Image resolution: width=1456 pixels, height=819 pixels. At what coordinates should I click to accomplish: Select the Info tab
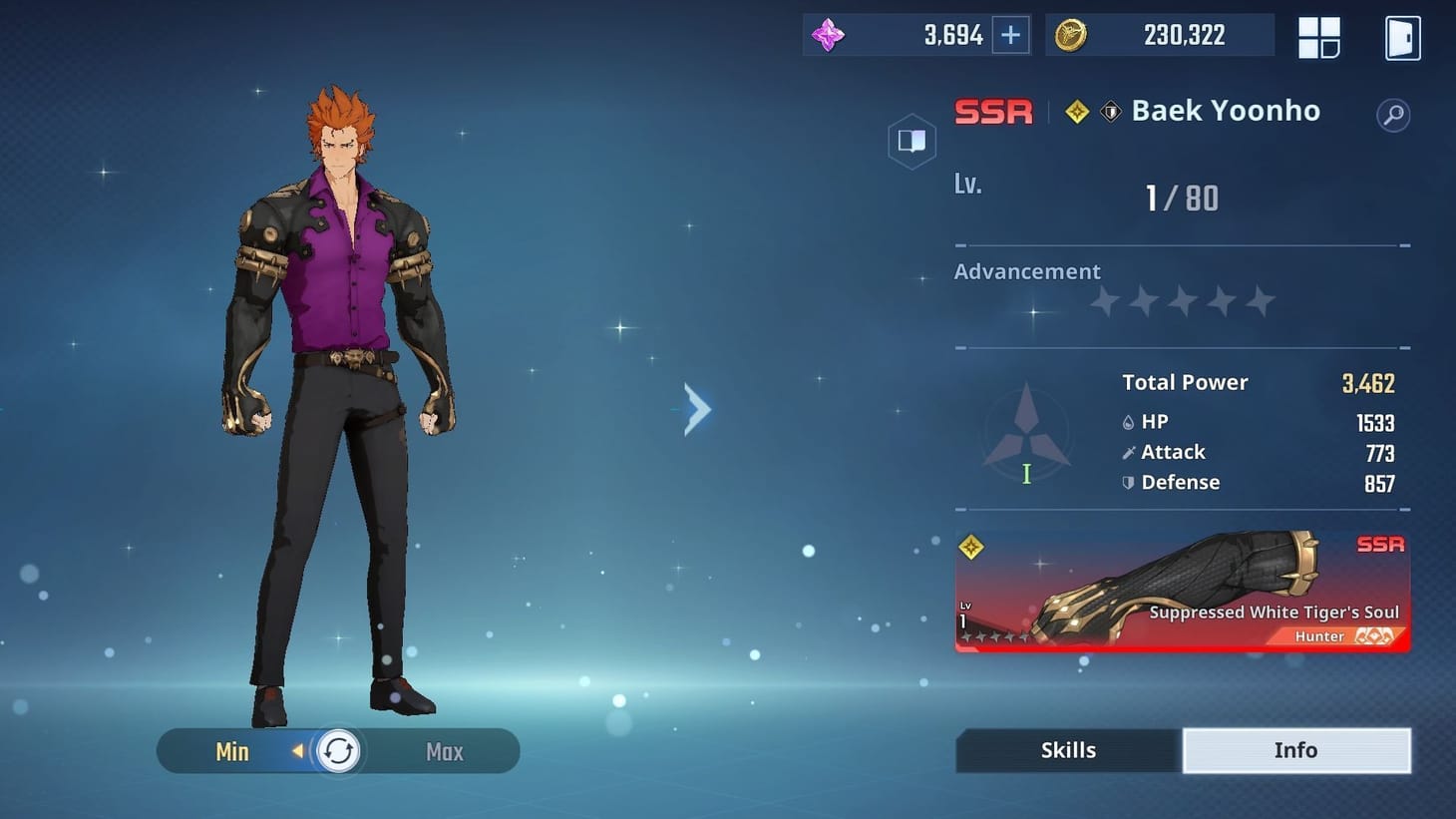(1295, 749)
